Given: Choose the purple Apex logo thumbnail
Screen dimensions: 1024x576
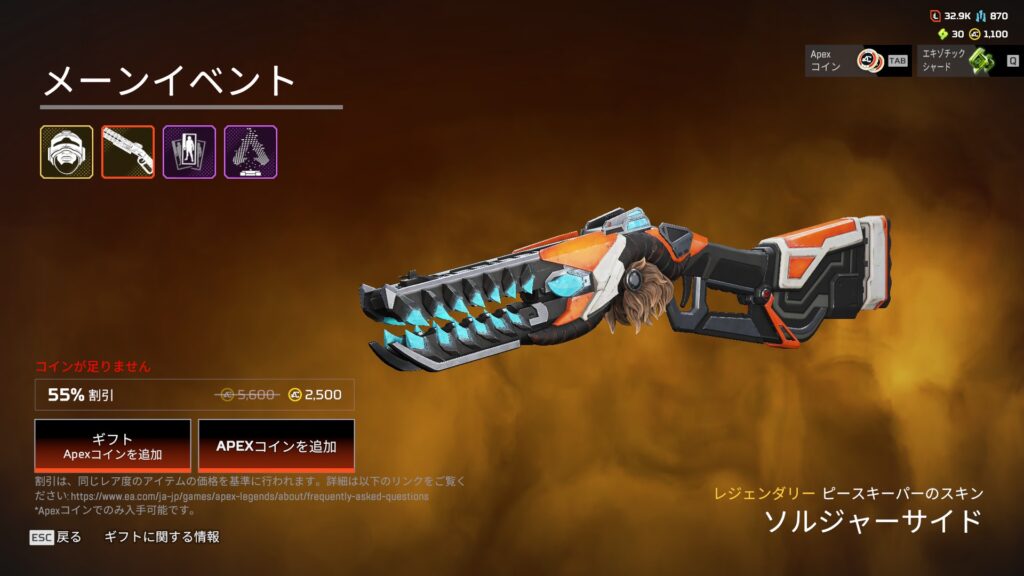Looking at the screenshot, I should (250, 152).
